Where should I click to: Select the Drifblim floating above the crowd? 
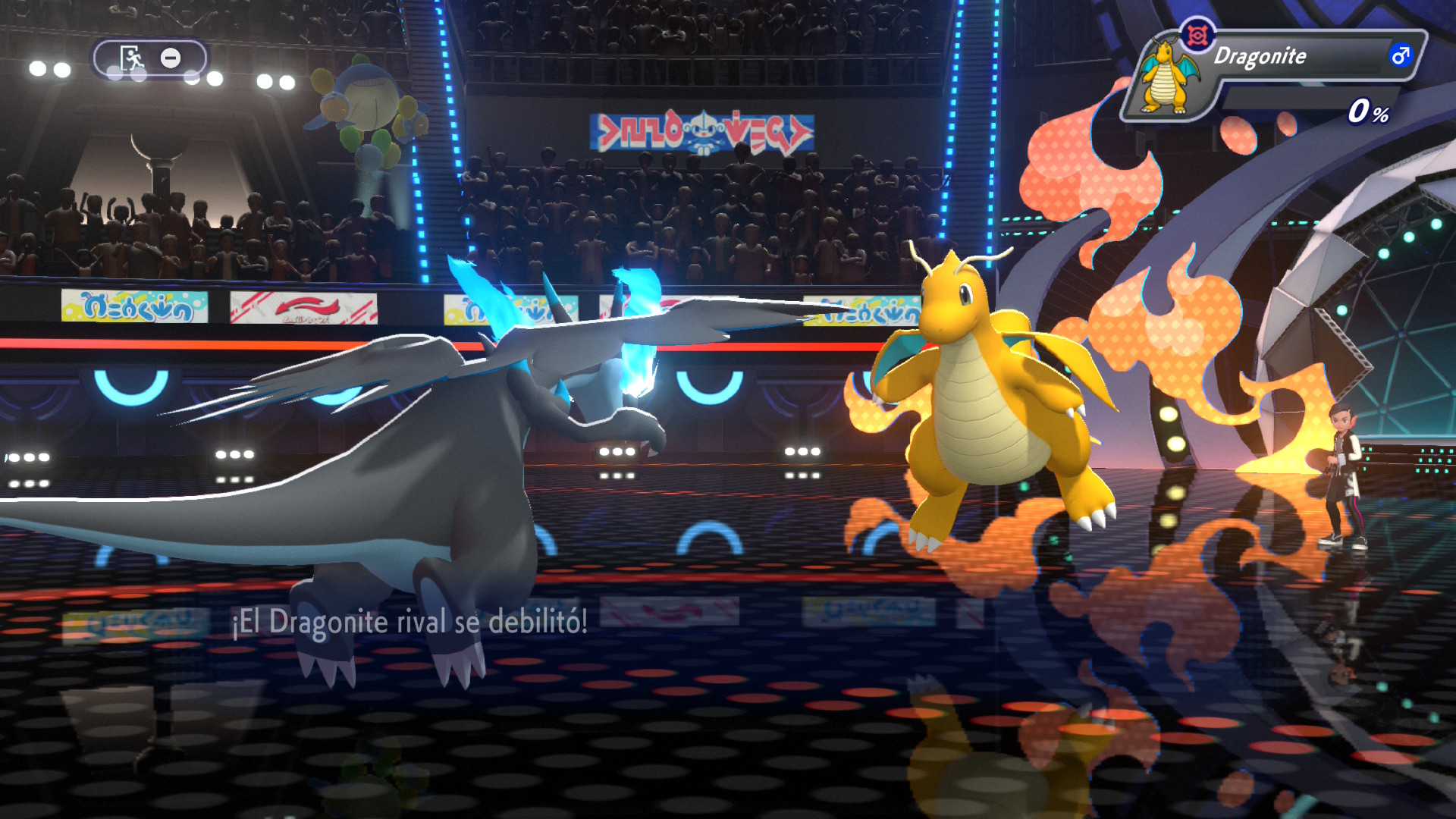pos(368,102)
